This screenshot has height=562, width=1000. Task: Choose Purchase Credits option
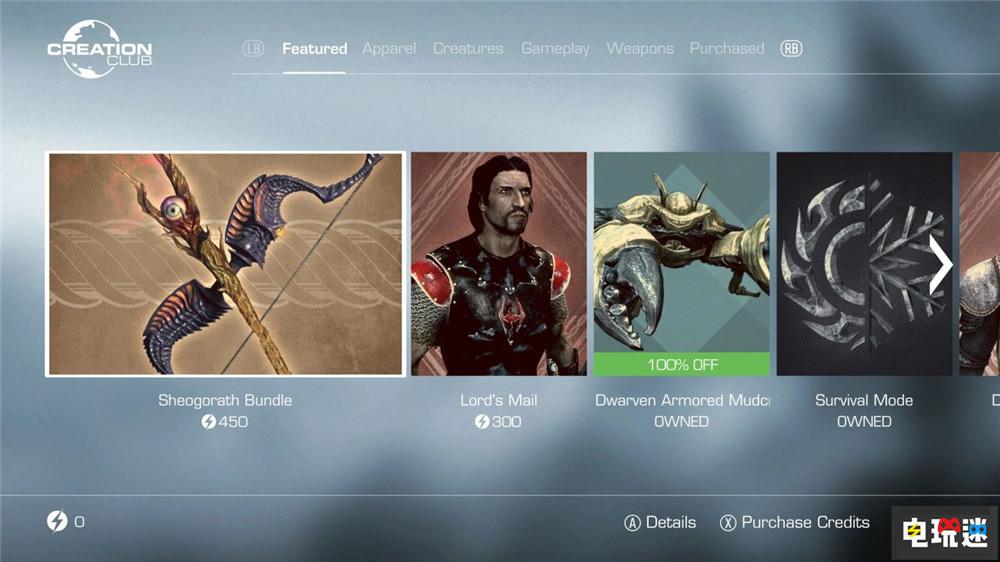[x=794, y=522]
